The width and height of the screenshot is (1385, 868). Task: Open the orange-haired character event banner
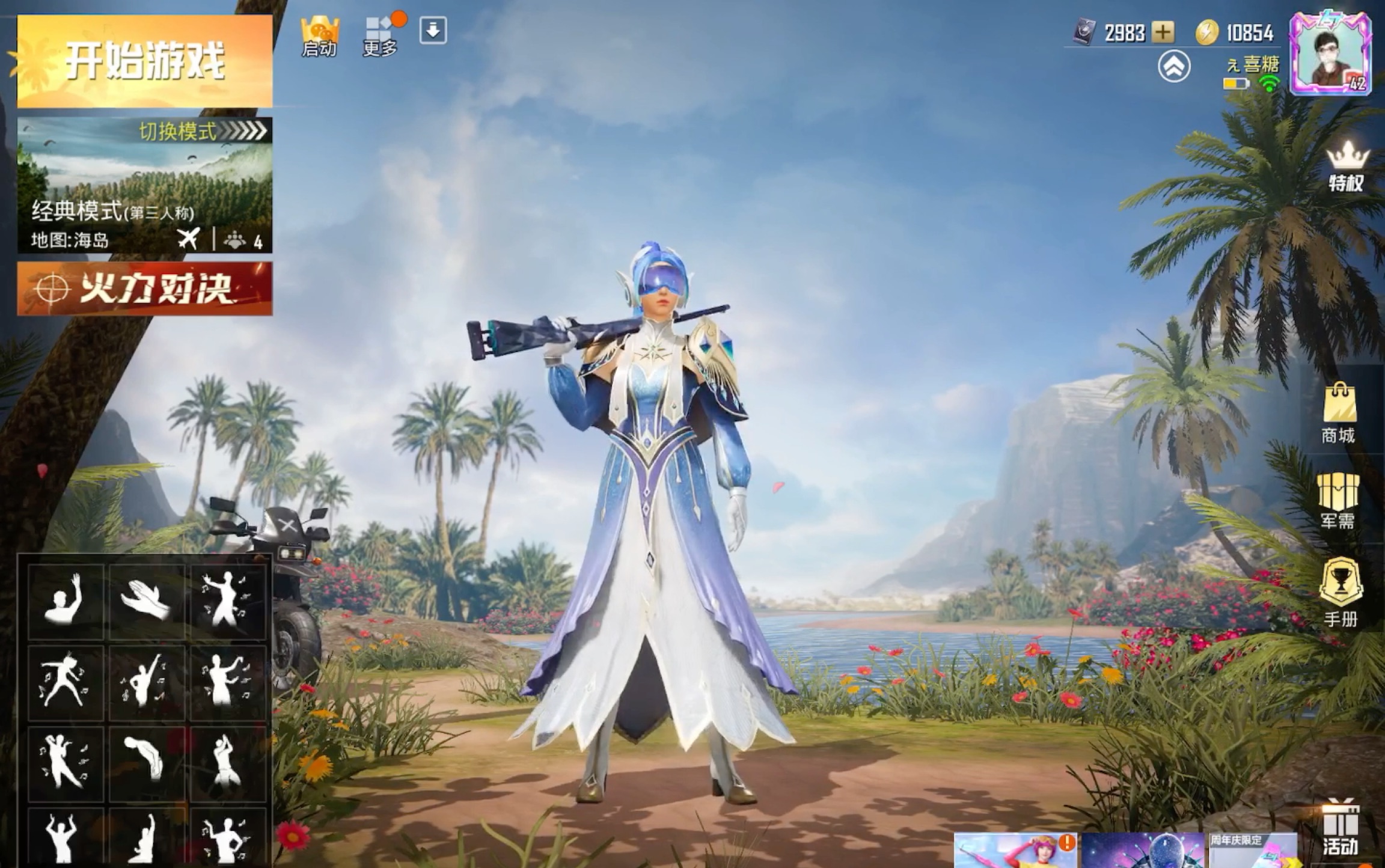1016,851
